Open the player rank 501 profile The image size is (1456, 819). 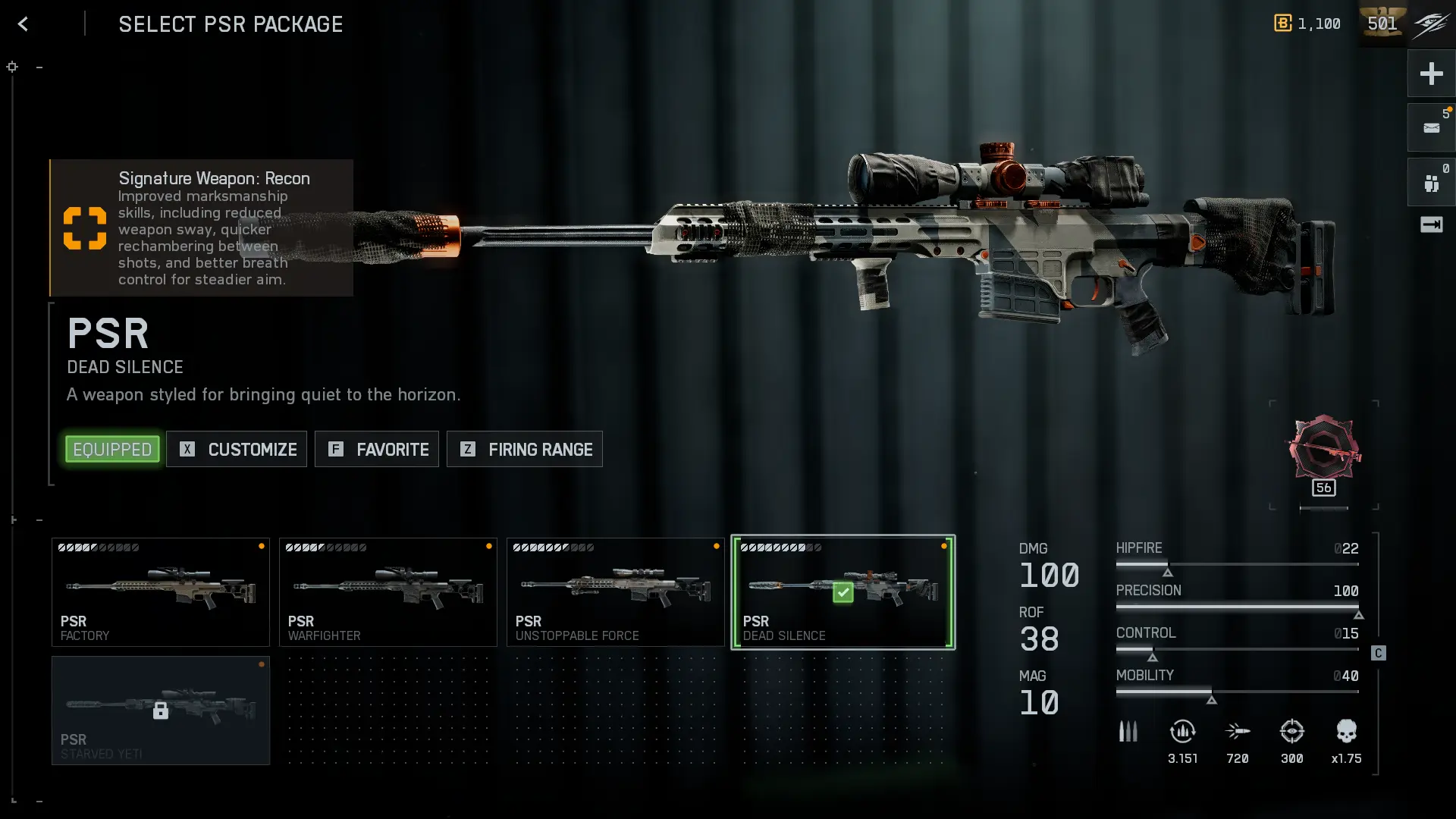1382,24
